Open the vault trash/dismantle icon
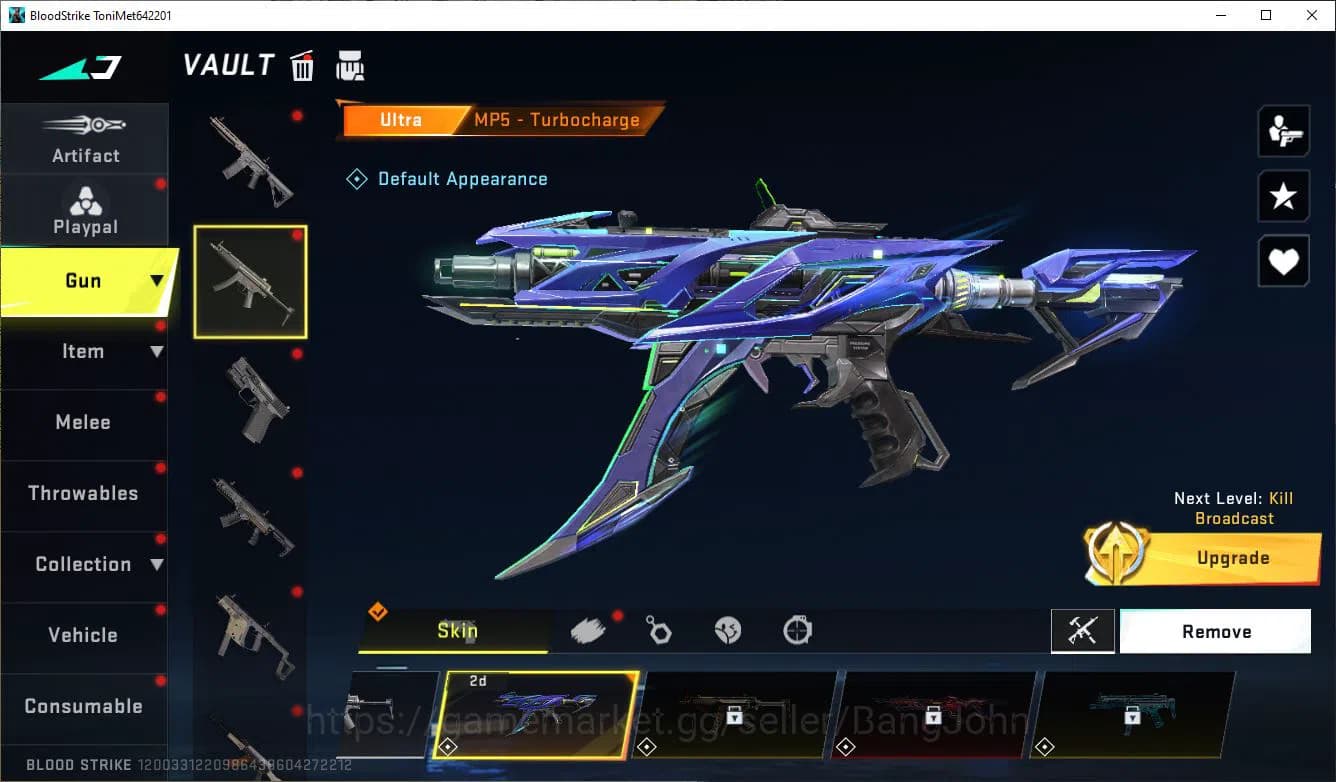 pos(302,65)
